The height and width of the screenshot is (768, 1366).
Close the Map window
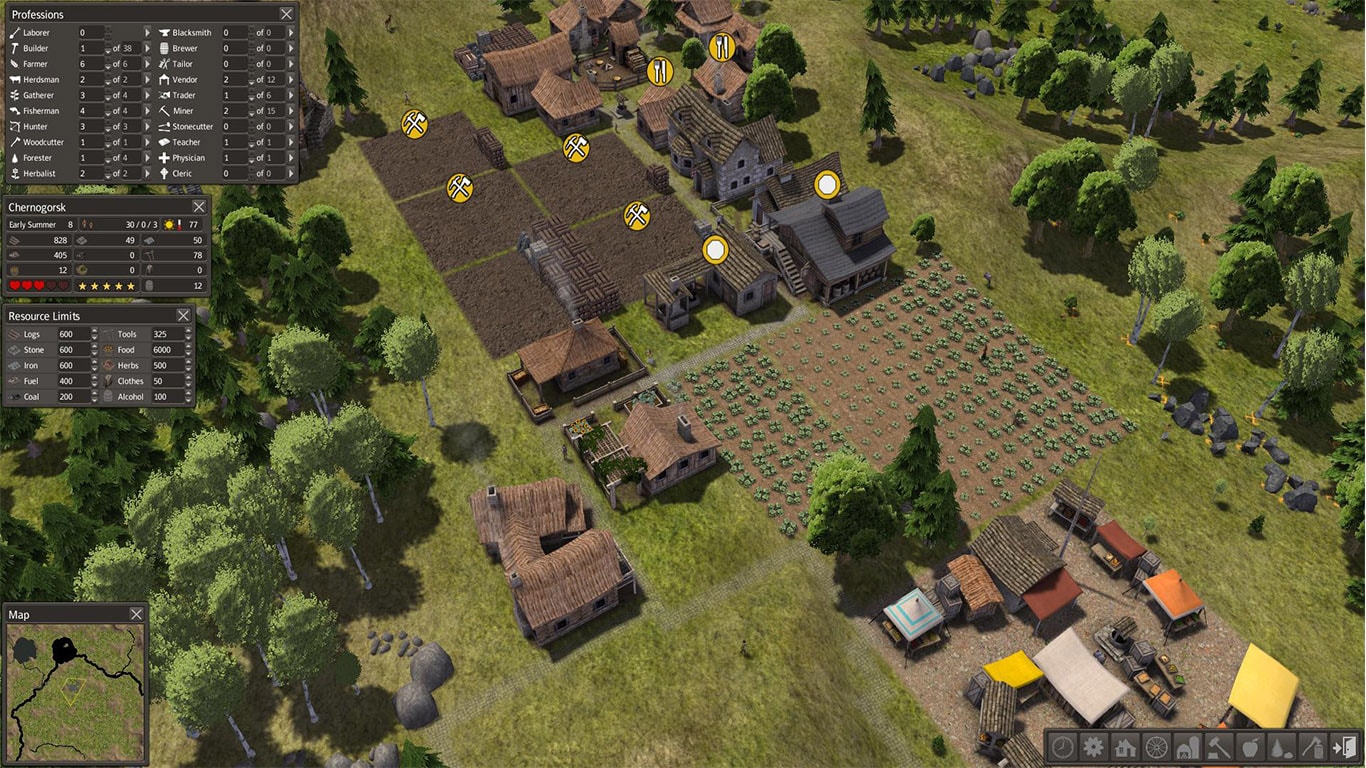136,614
